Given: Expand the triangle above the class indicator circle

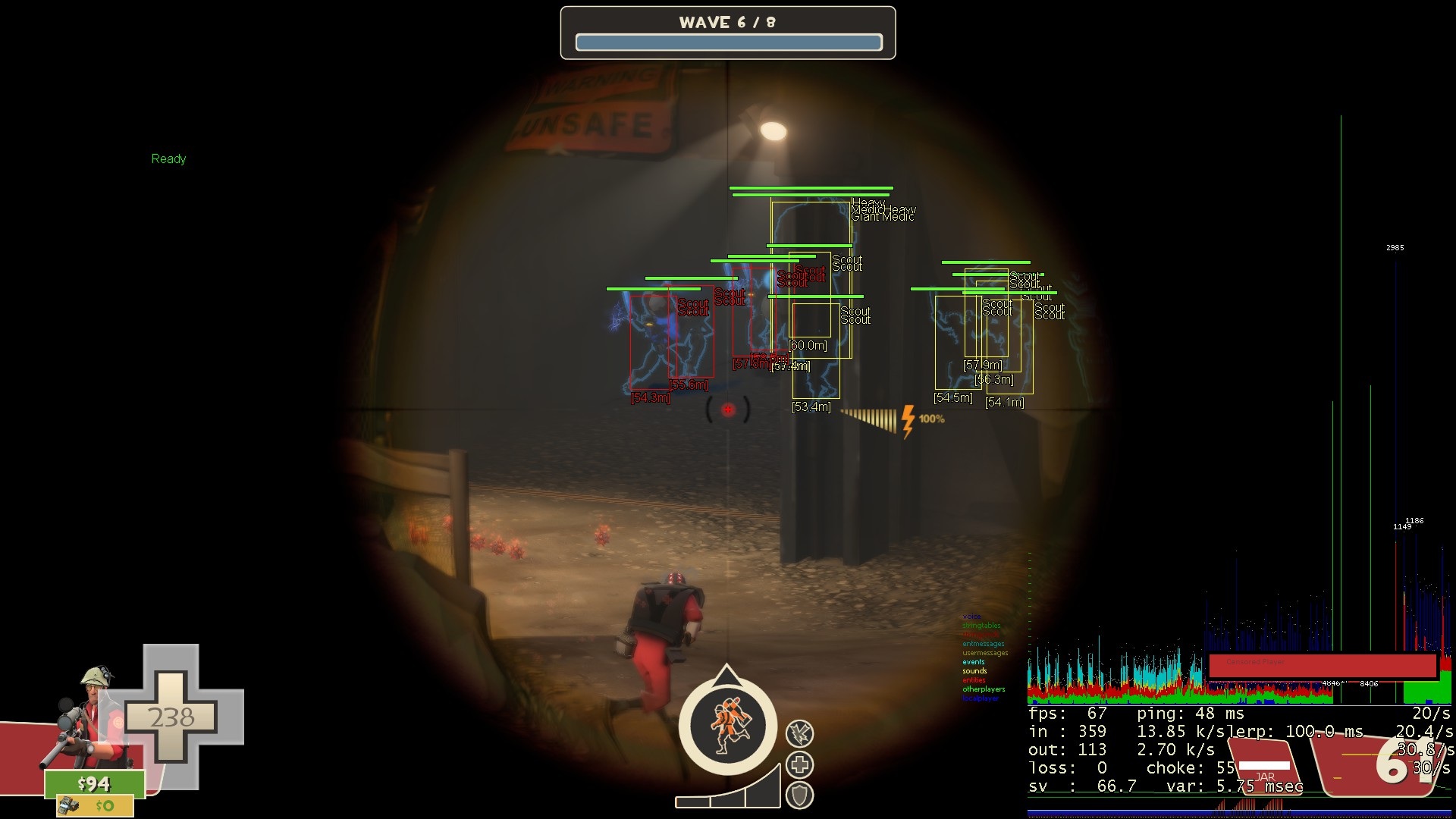Looking at the screenshot, I should [x=727, y=673].
